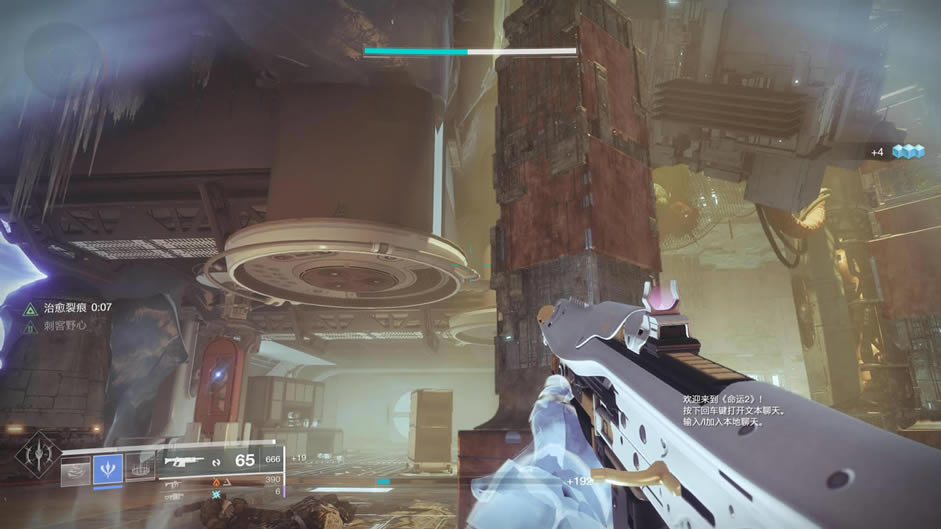Choose the equipped auto rifle weapon icon

pos(185,462)
